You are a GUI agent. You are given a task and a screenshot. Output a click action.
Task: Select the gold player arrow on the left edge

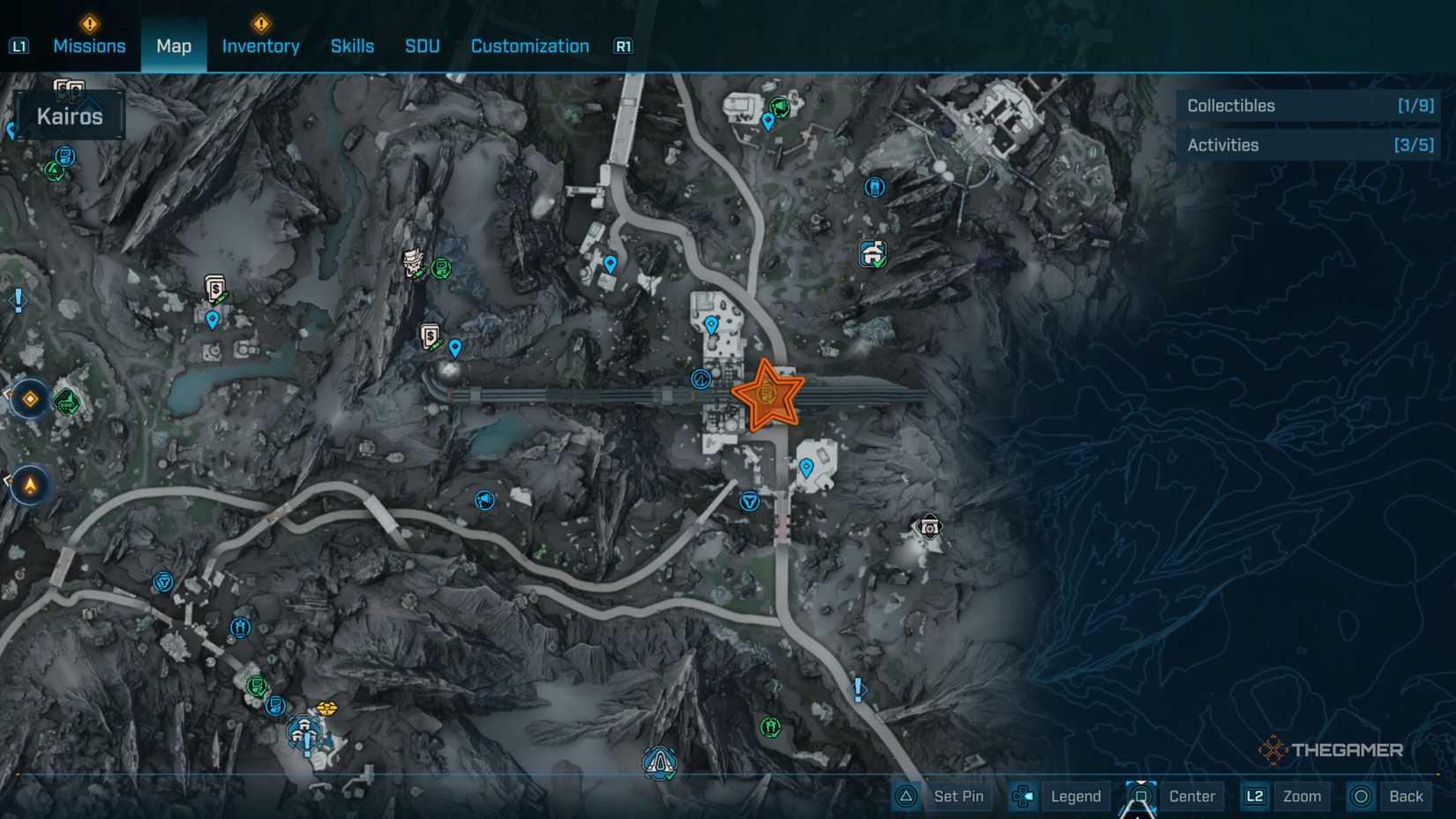point(29,485)
